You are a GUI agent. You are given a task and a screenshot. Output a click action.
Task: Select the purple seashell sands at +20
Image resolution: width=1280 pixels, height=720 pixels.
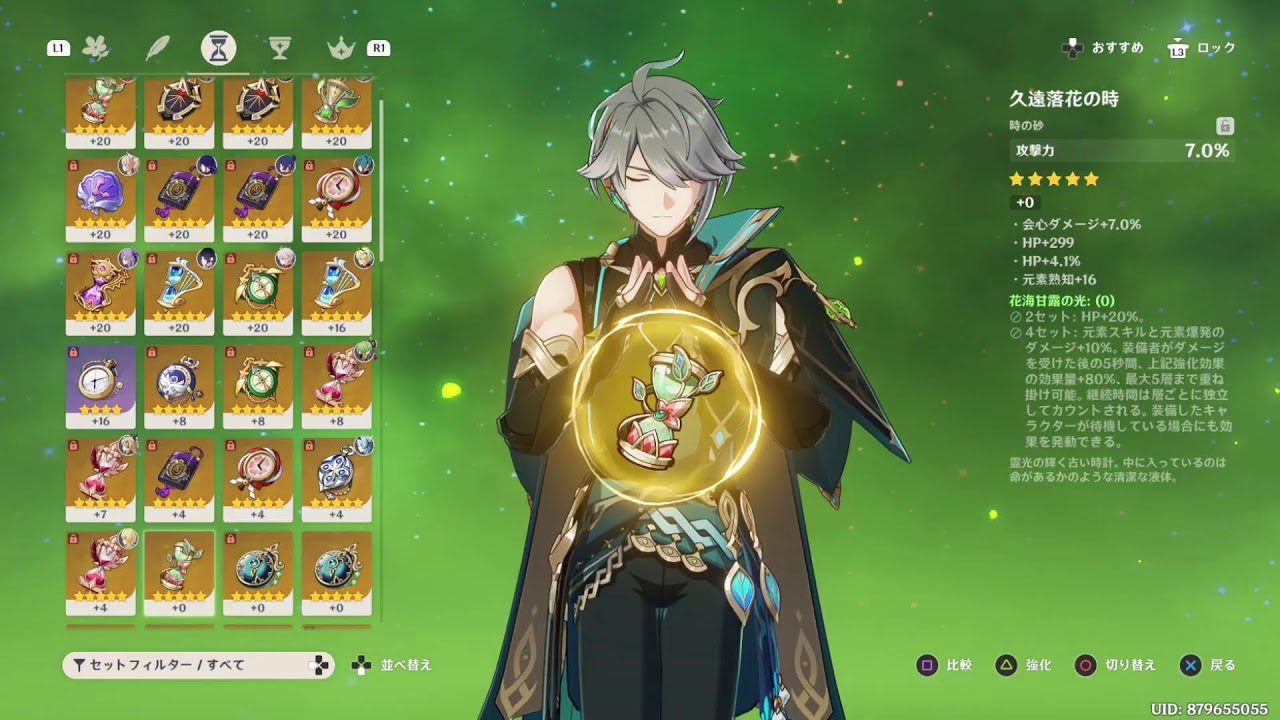(101, 198)
